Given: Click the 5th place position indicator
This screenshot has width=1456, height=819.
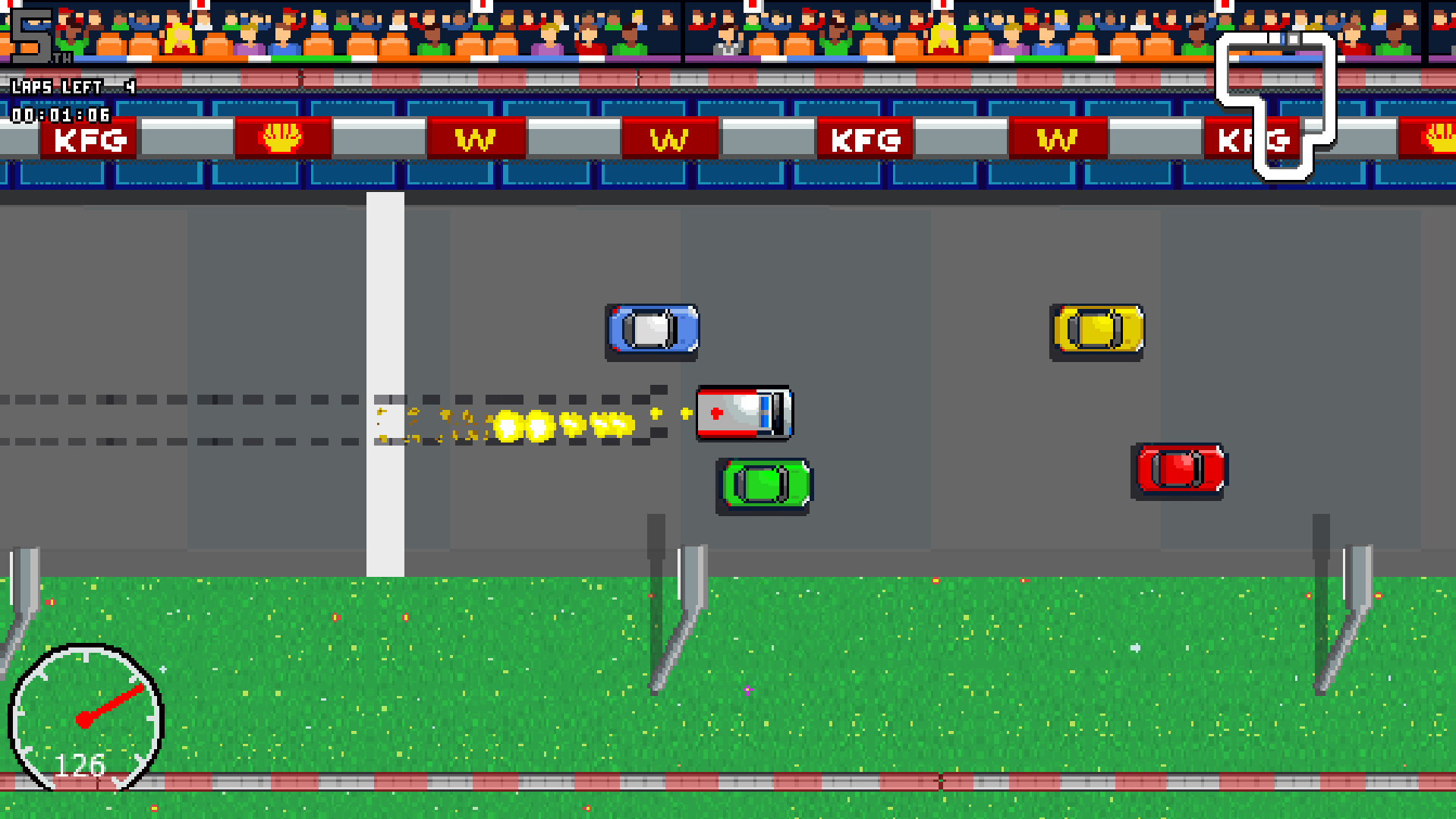Looking at the screenshot, I should pyautogui.click(x=30, y=34).
